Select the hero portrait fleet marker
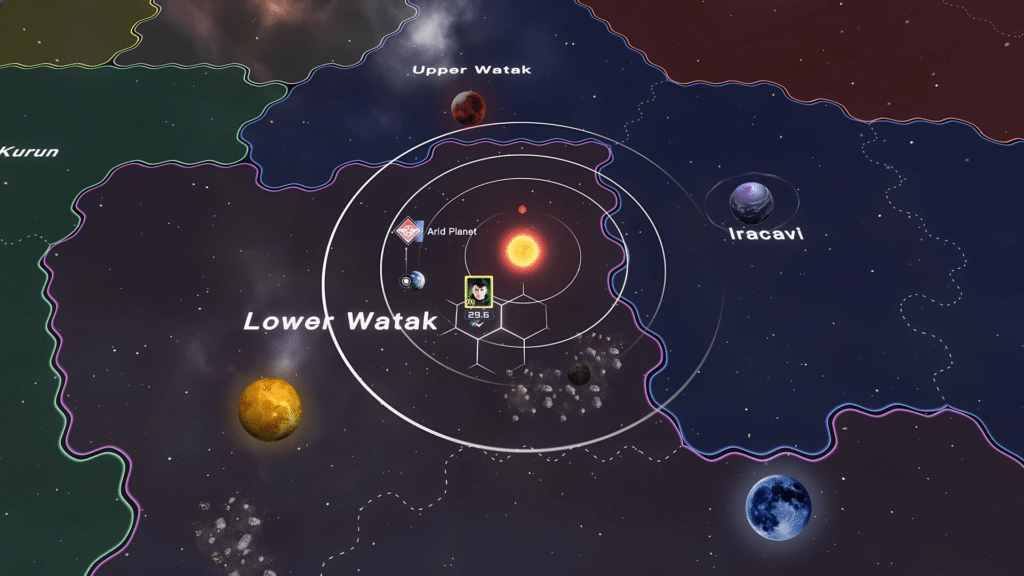The height and width of the screenshot is (576, 1024). [478, 291]
